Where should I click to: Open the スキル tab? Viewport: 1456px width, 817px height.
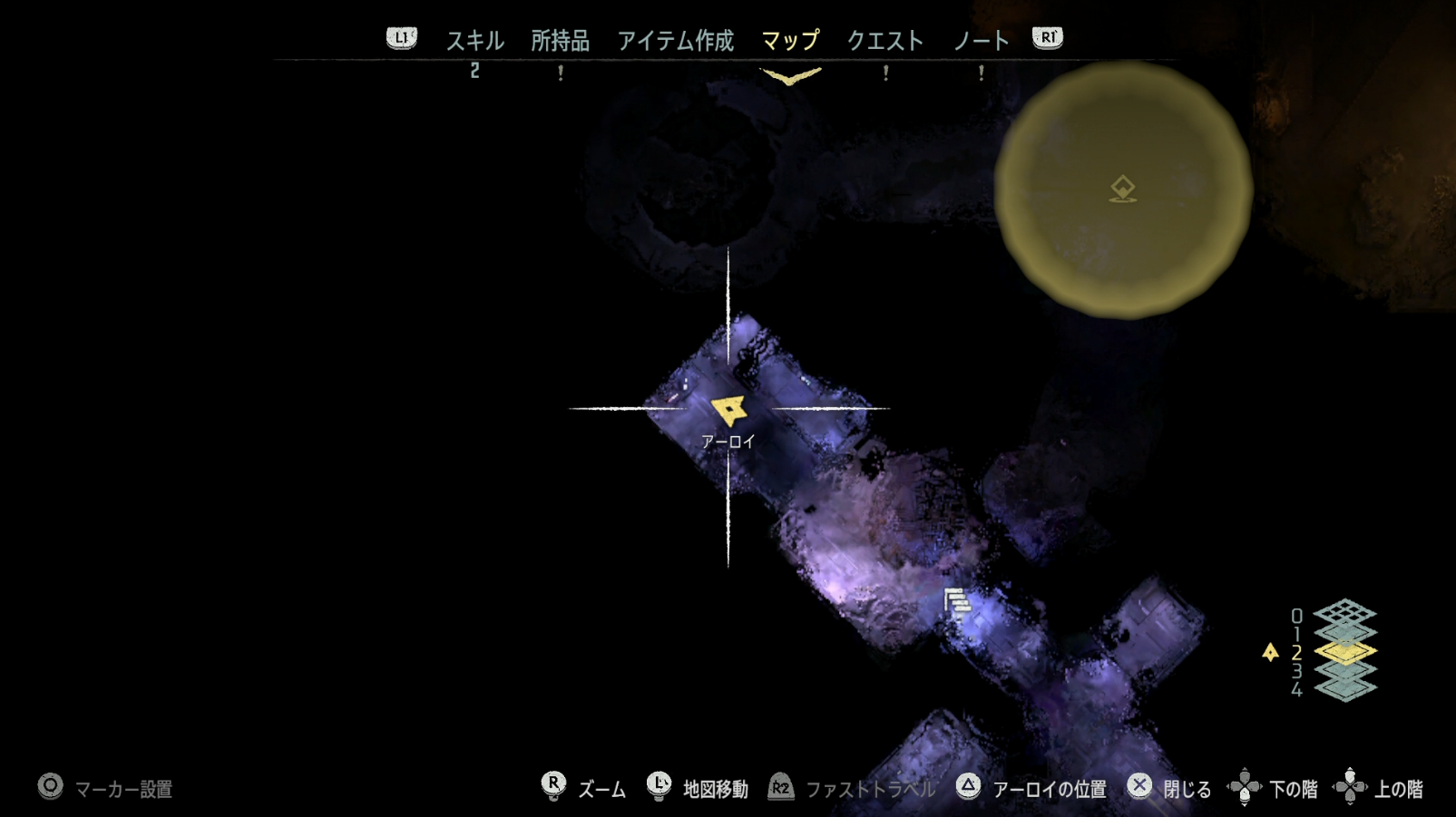474,39
